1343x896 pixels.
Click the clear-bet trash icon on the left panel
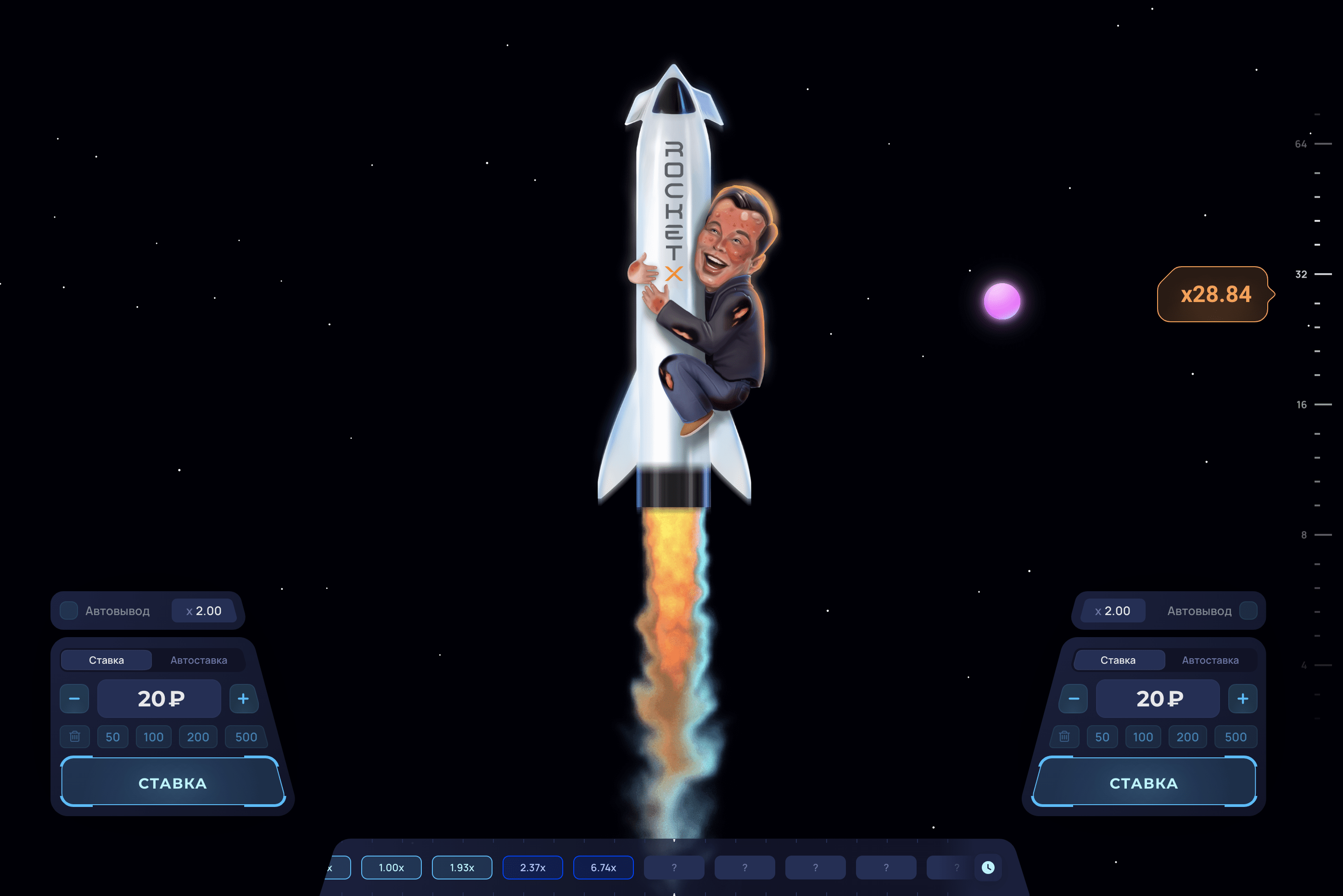click(74, 737)
